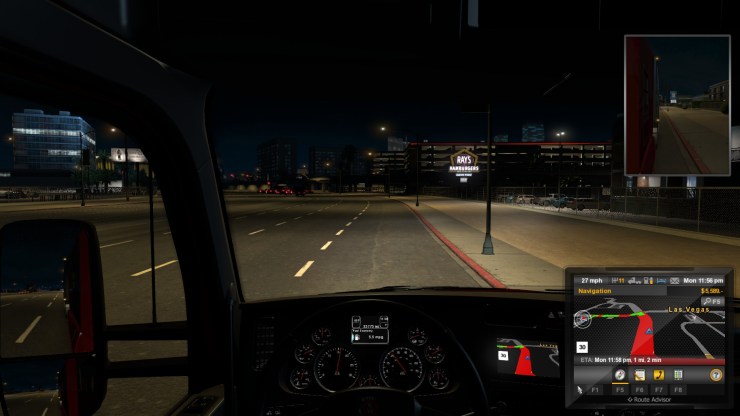Show the travel log list tab
Image resolution: width=740 pixels, height=416 pixels.
(x=679, y=374)
